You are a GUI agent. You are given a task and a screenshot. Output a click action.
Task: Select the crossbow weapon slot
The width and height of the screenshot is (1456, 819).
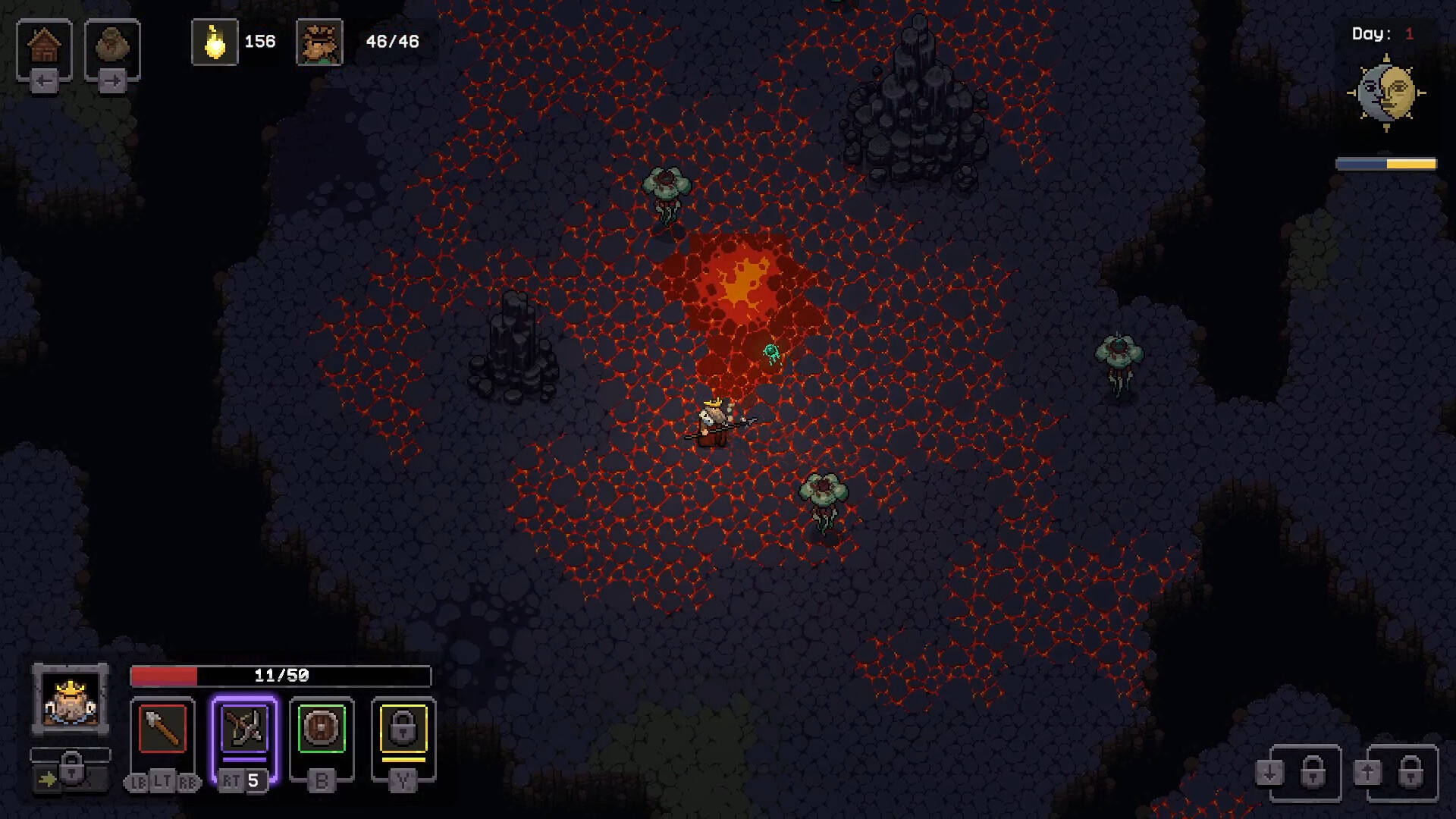pyautogui.click(x=244, y=729)
